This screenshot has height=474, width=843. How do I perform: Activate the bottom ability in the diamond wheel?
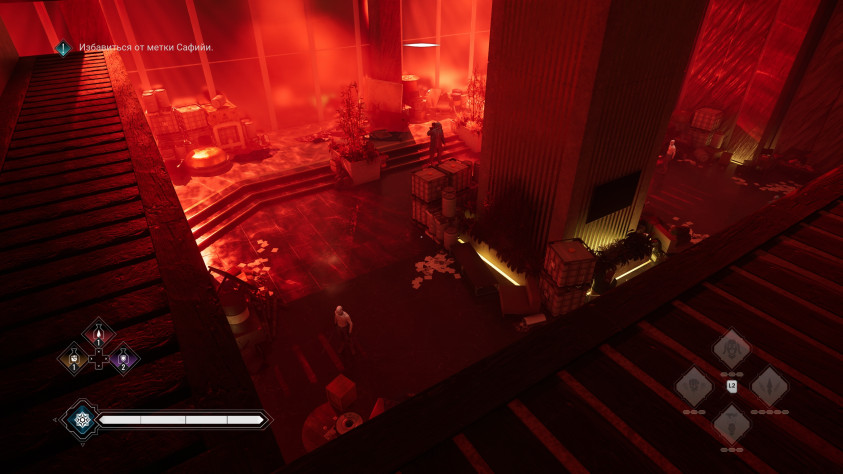click(x=731, y=423)
